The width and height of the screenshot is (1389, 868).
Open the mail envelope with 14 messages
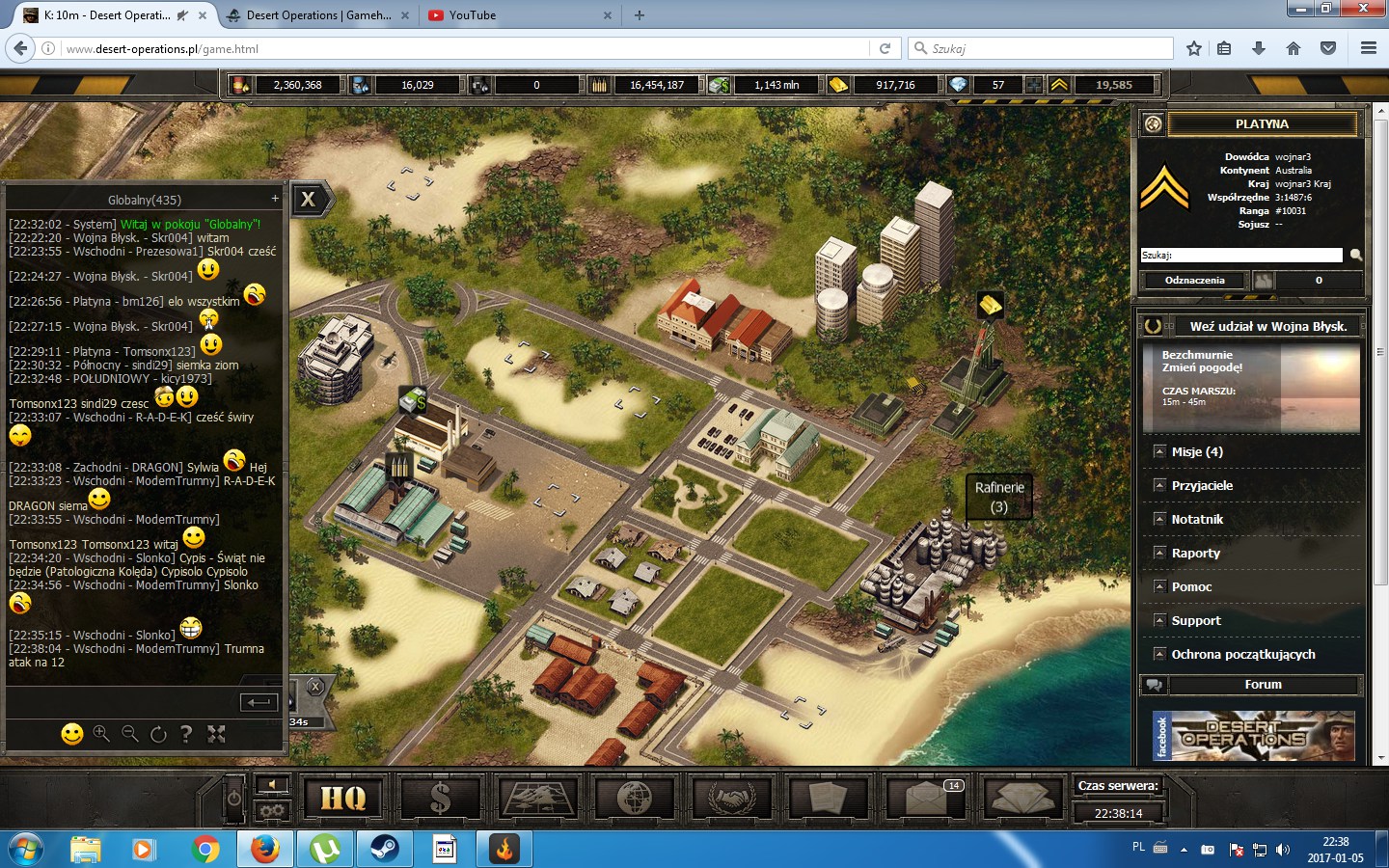925,798
